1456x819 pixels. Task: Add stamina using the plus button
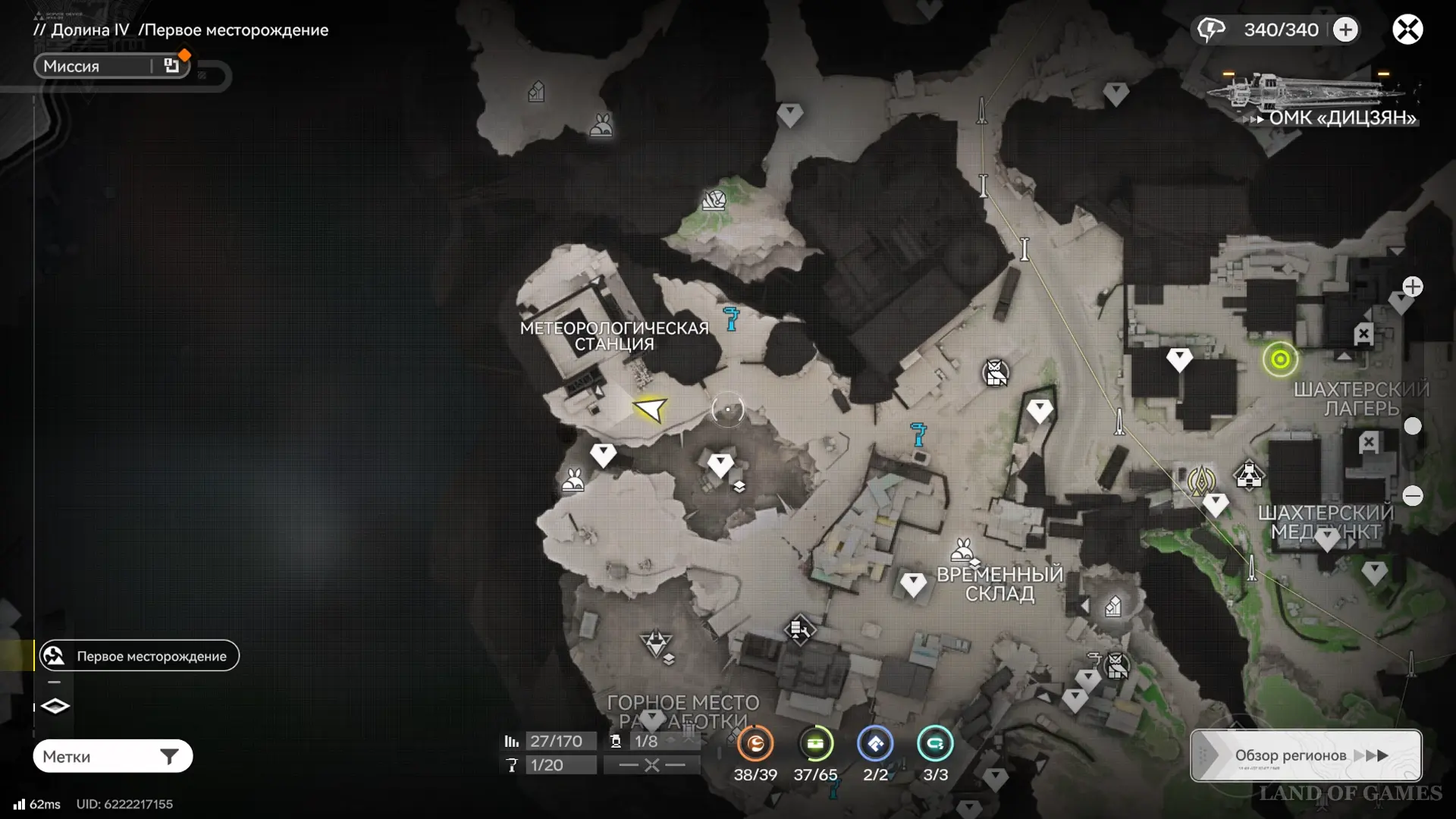click(x=1345, y=30)
